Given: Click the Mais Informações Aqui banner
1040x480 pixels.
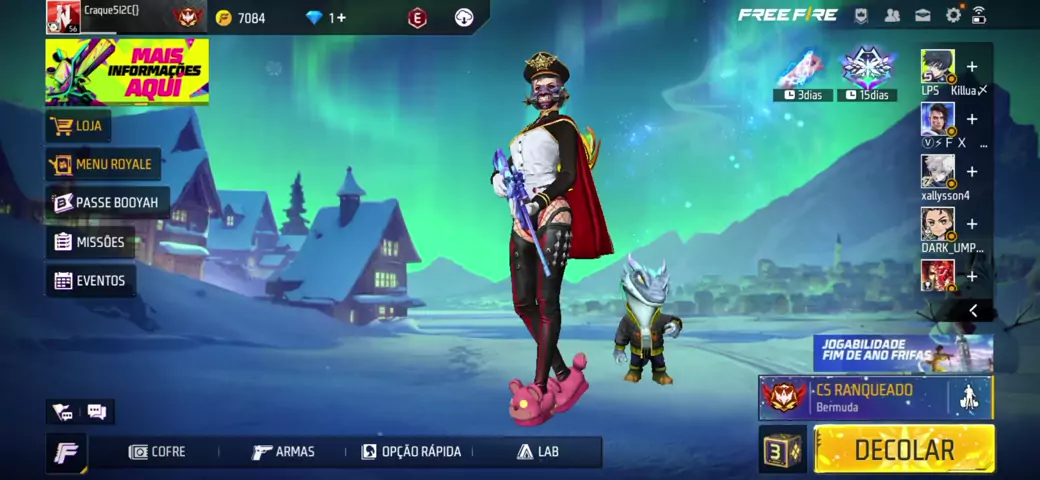Looking at the screenshot, I should click(127, 71).
